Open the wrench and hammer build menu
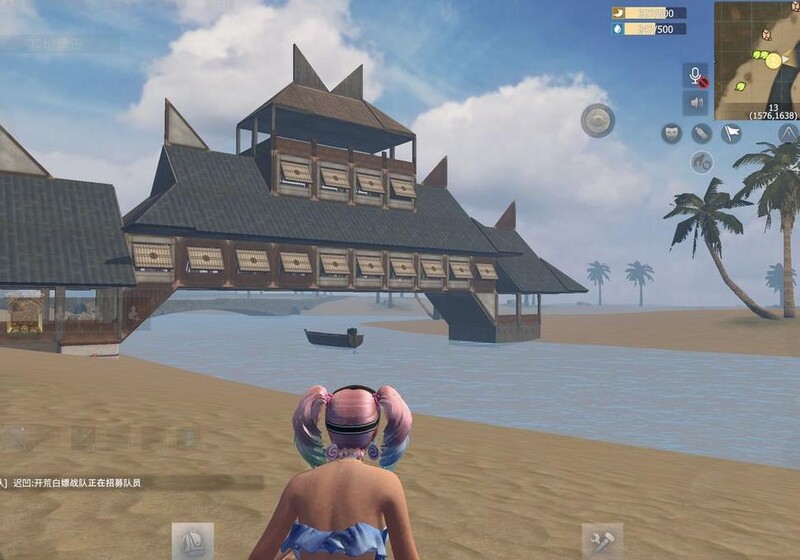The height and width of the screenshot is (560, 800). click(602, 541)
